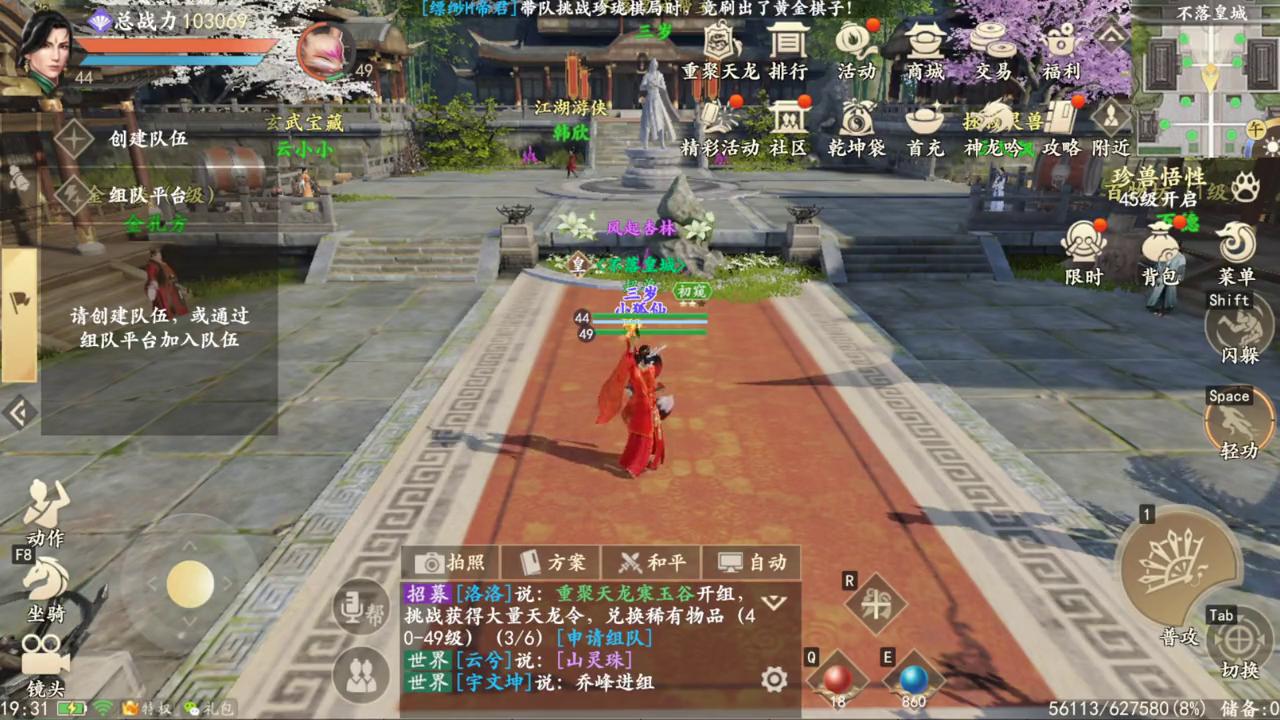Open the 商城 shop
Screen dimensions: 1280x720
point(925,50)
